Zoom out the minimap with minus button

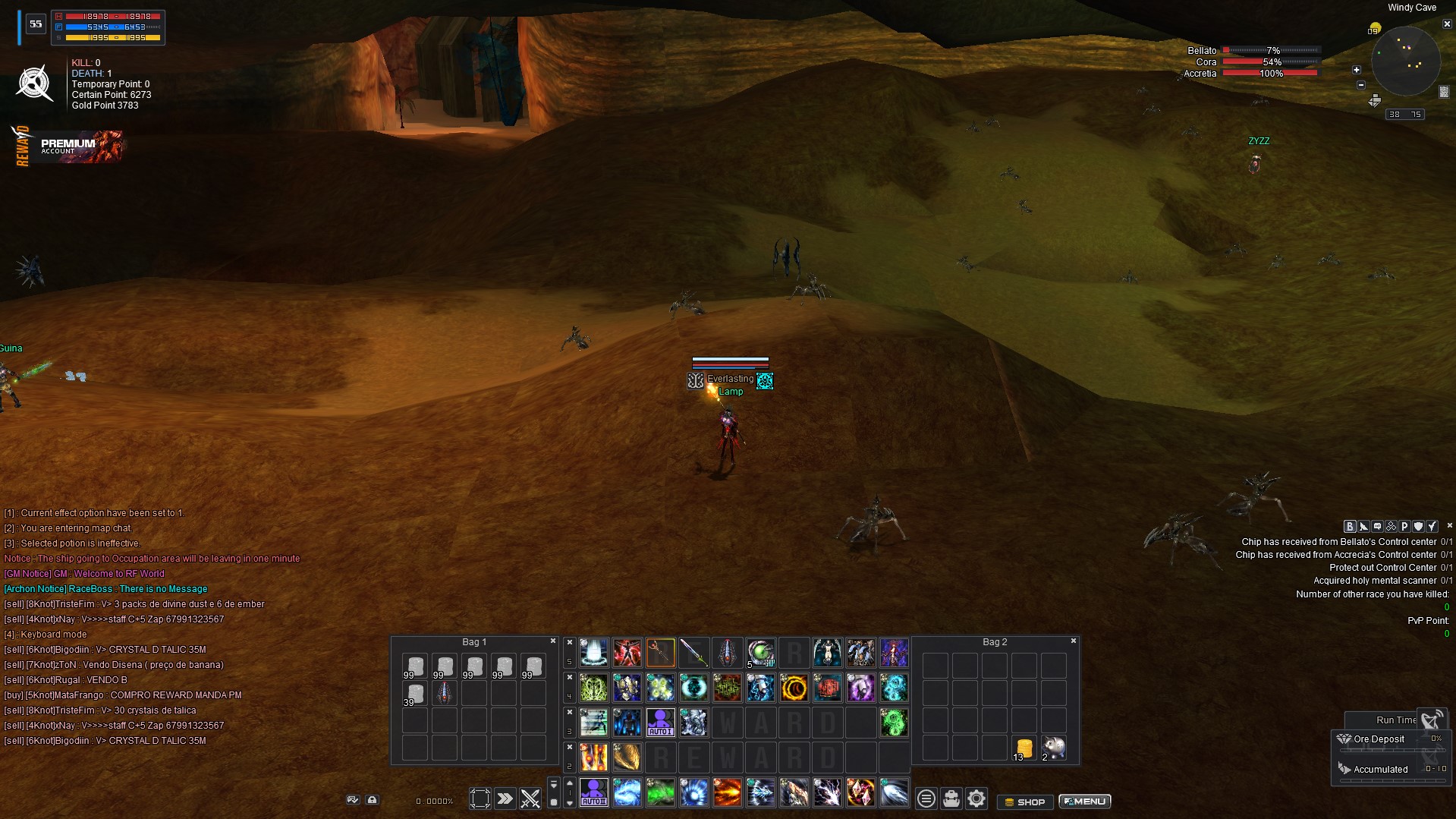[x=1360, y=85]
